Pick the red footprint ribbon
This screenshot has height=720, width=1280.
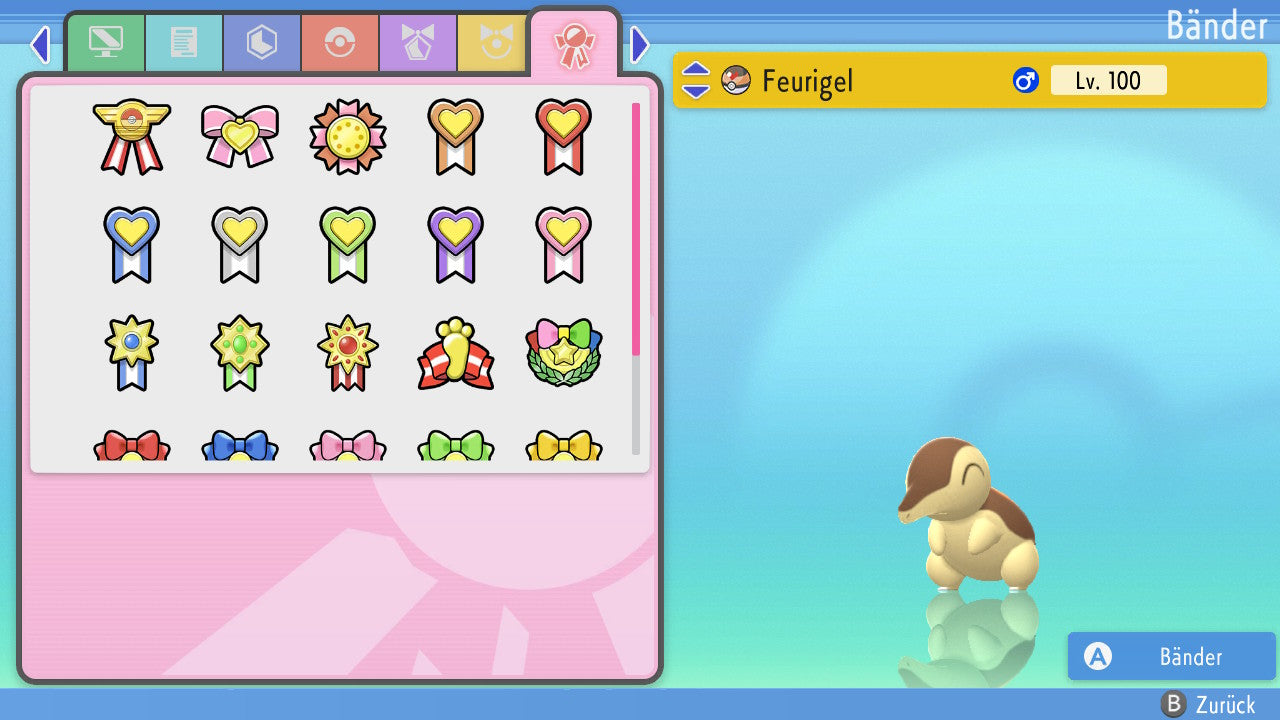pyautogui.click(x=455, y=352)
